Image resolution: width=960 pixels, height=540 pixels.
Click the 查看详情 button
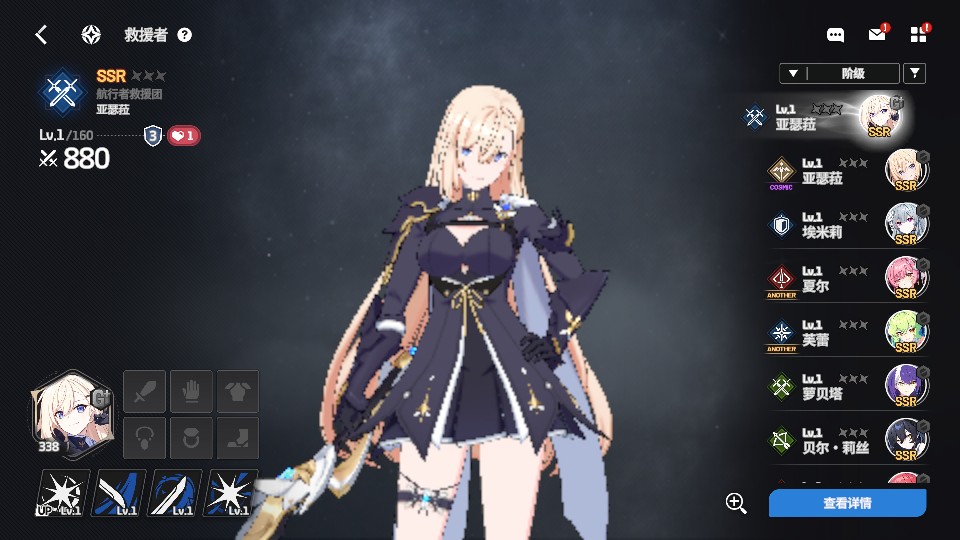(x=847, y=503)
